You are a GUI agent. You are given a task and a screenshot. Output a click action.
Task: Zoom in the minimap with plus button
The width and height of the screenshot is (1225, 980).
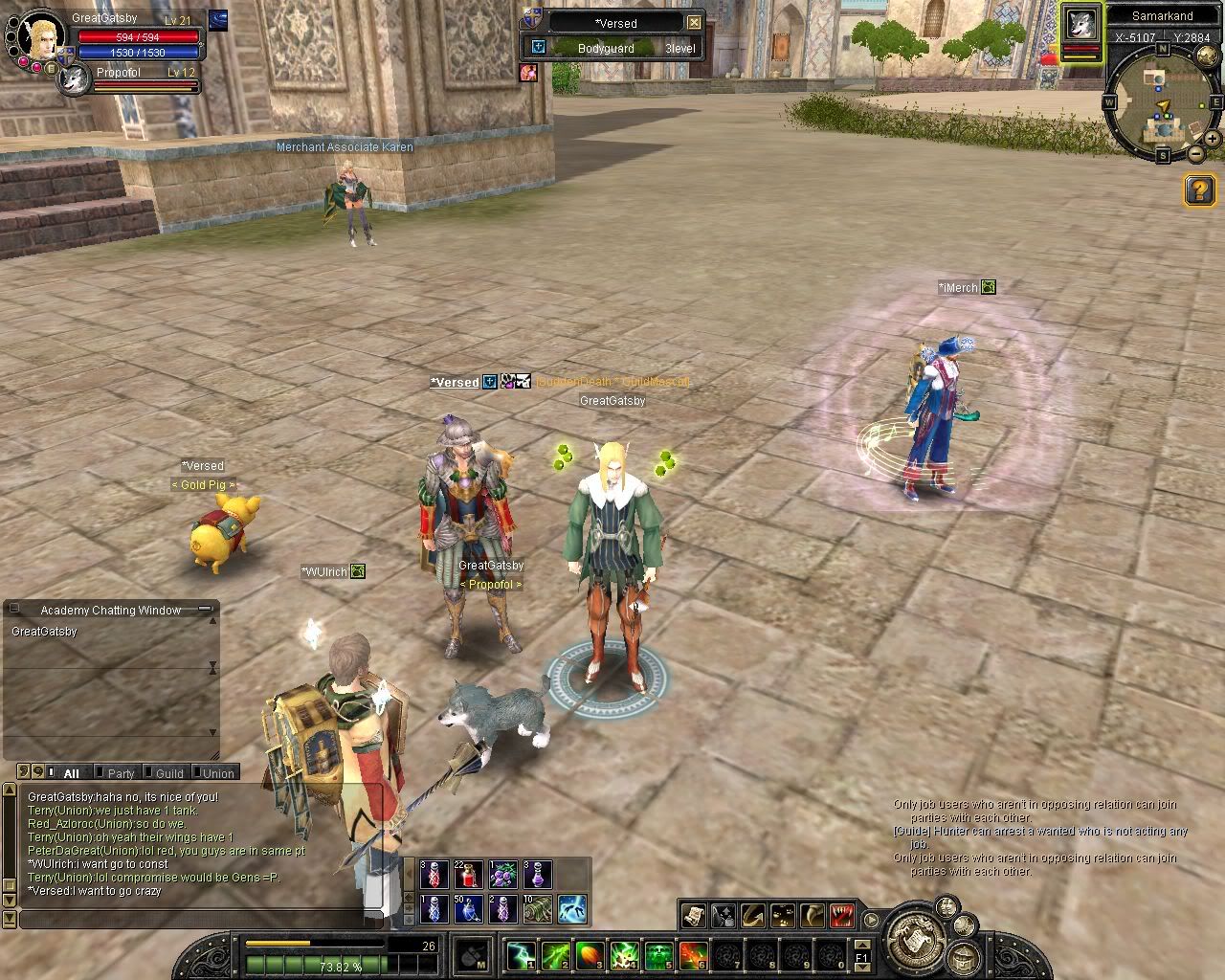pos(1213,139)
